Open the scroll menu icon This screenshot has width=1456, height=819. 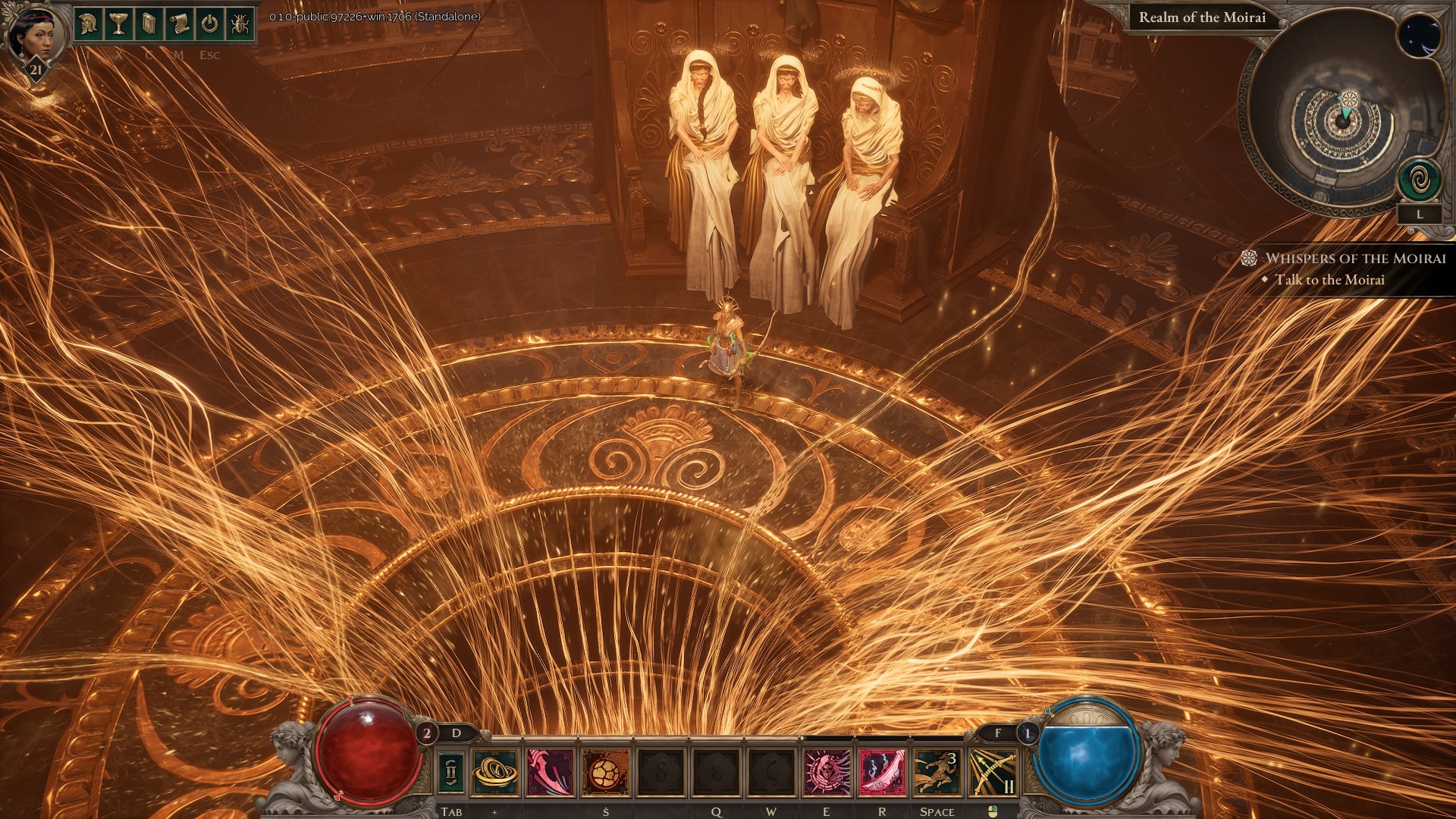[179, 24]
